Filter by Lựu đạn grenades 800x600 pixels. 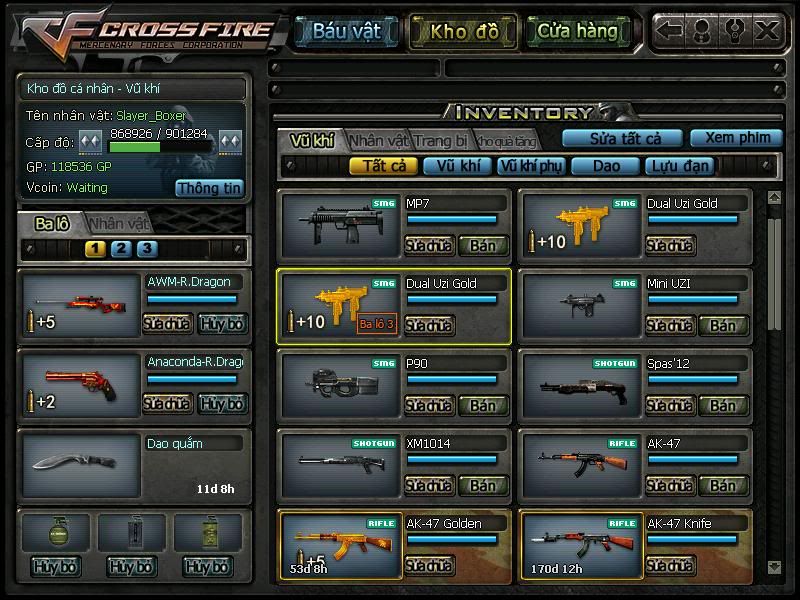678,166
